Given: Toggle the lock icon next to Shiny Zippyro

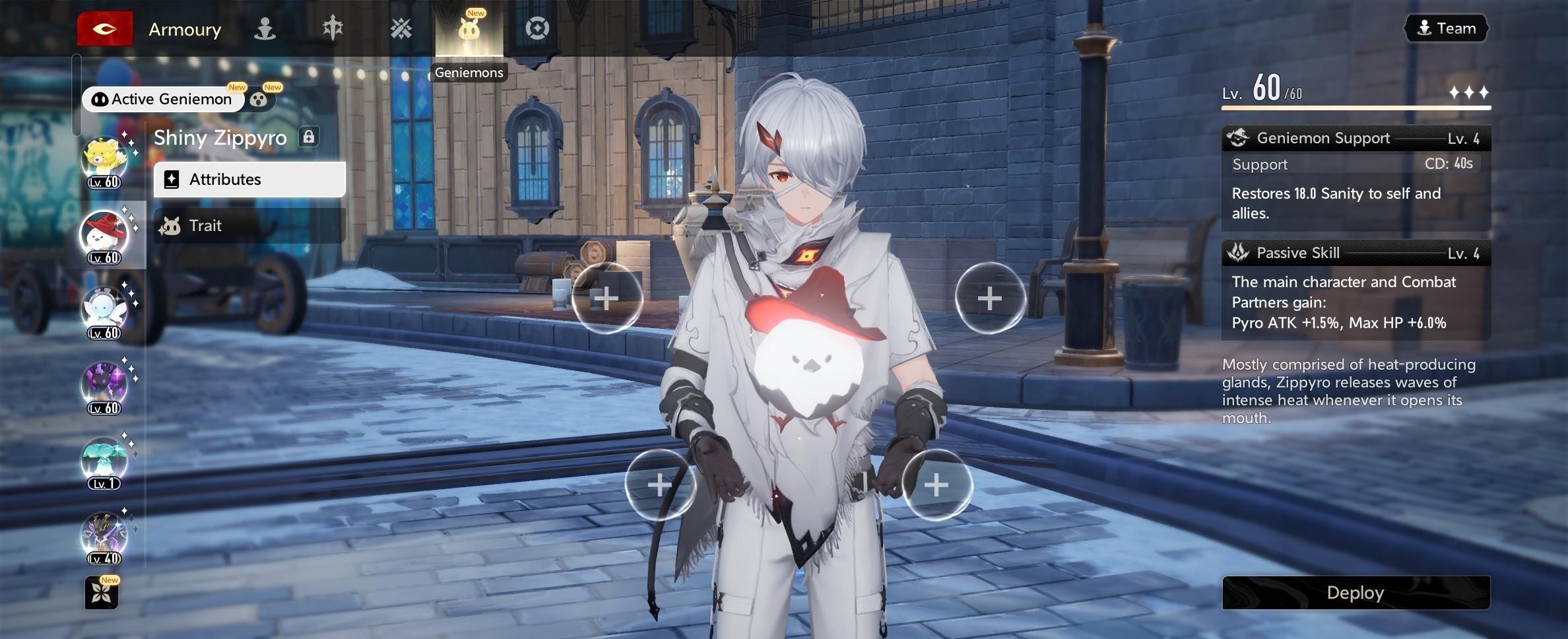Looking at the screenshot, I should coord(308,137).
